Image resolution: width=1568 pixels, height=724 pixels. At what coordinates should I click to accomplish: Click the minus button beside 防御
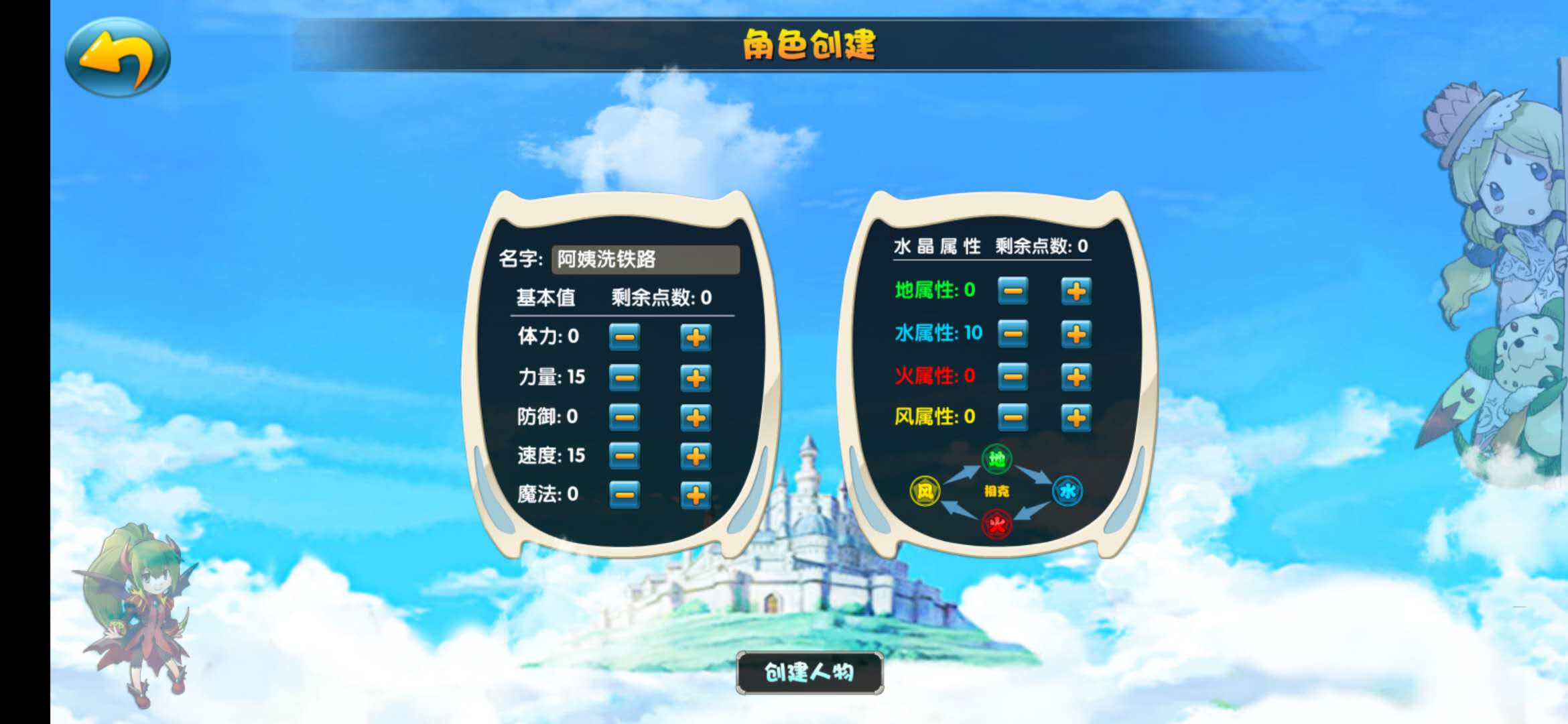point(624,417)
